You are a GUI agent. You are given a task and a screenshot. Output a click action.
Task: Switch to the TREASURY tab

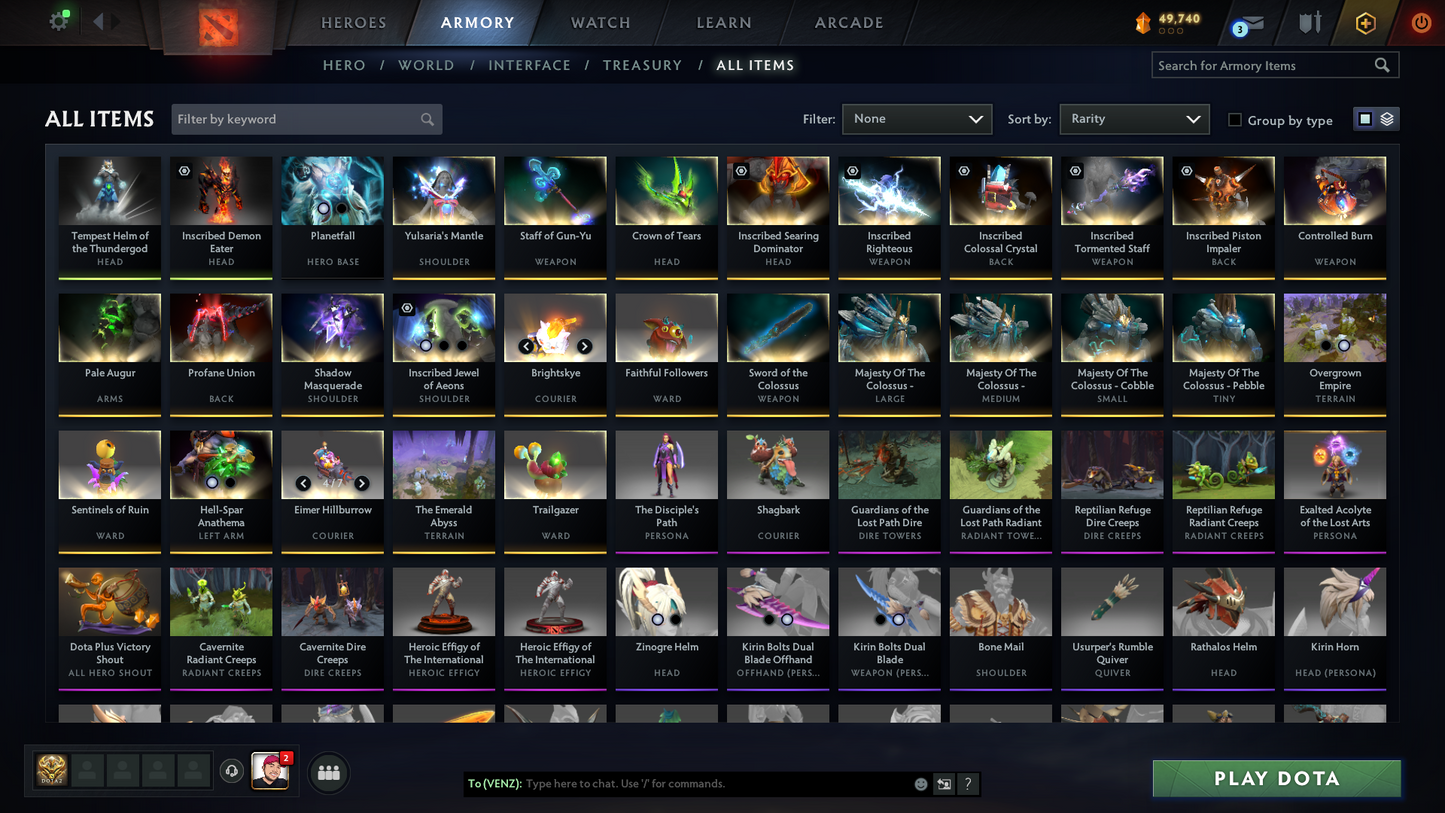642,65
